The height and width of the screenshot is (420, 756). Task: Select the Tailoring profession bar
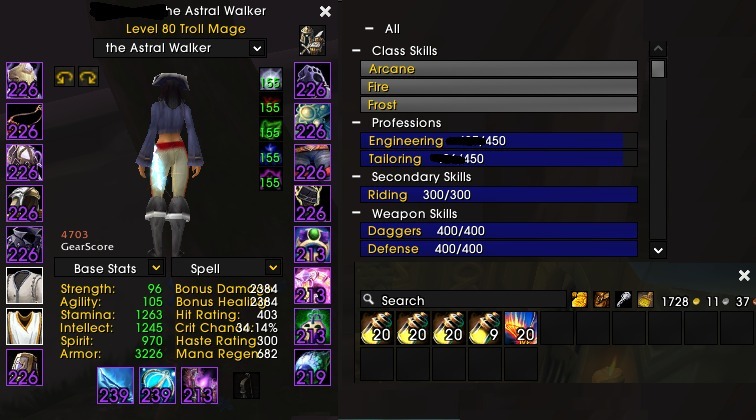click(498, 159)
